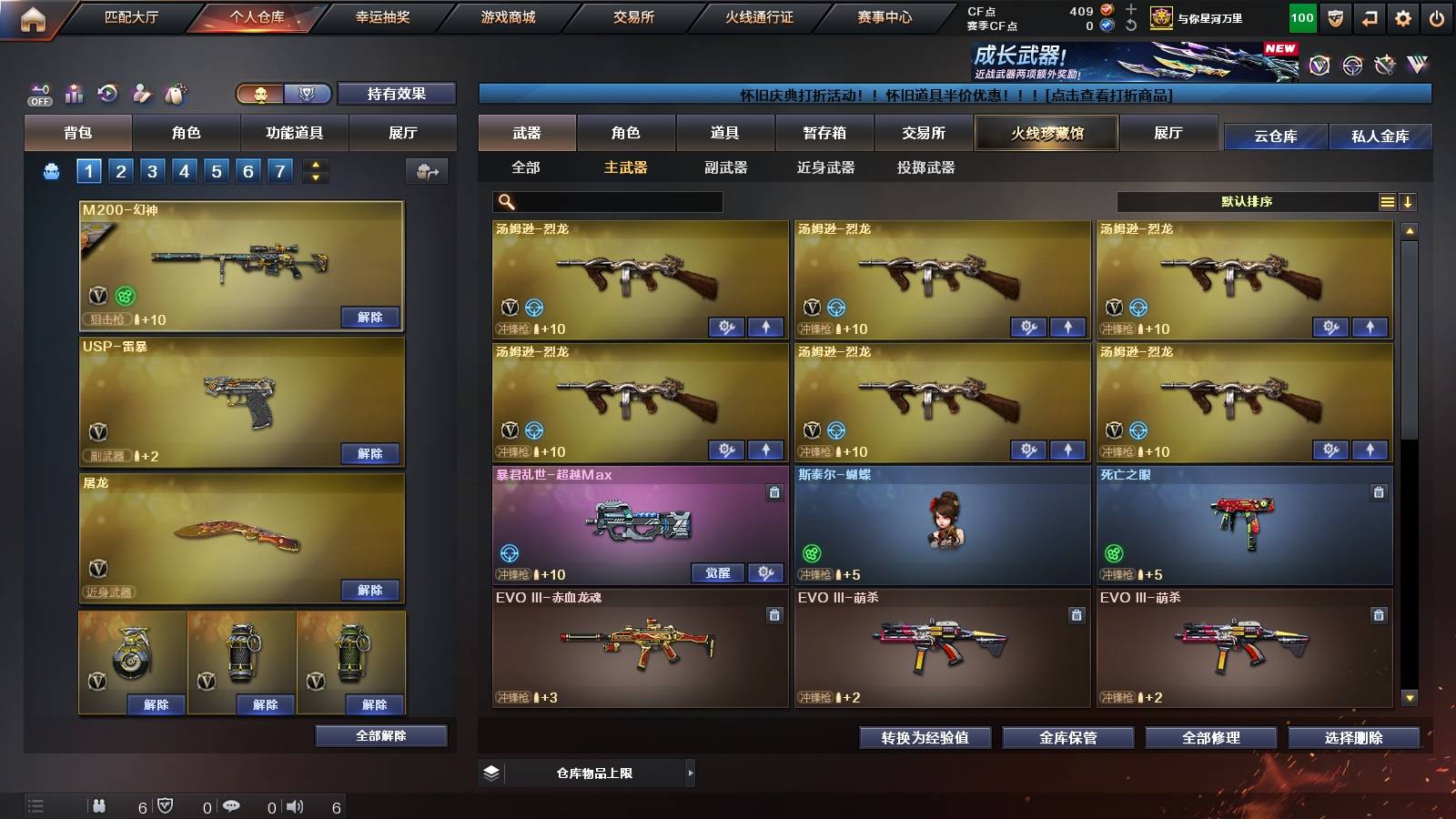Screen dimensions: 1456x819
Task: Switch the character toggle to trophy side
Action: point(308,93)
